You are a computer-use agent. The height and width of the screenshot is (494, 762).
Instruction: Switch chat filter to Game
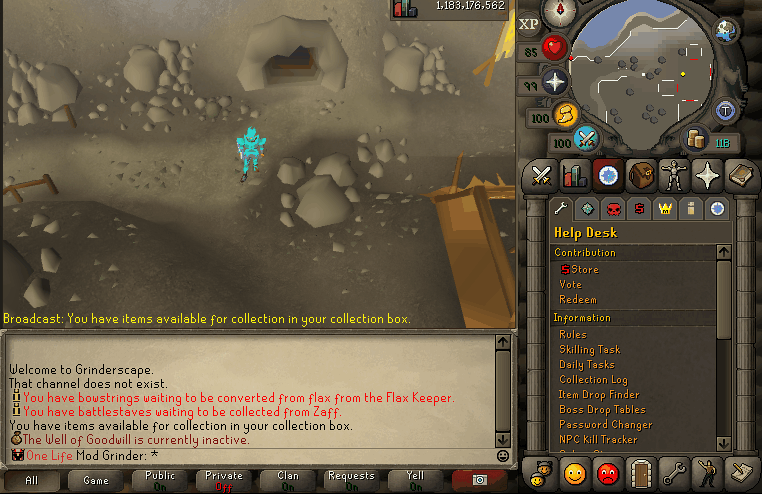click(x=96, y=481)
